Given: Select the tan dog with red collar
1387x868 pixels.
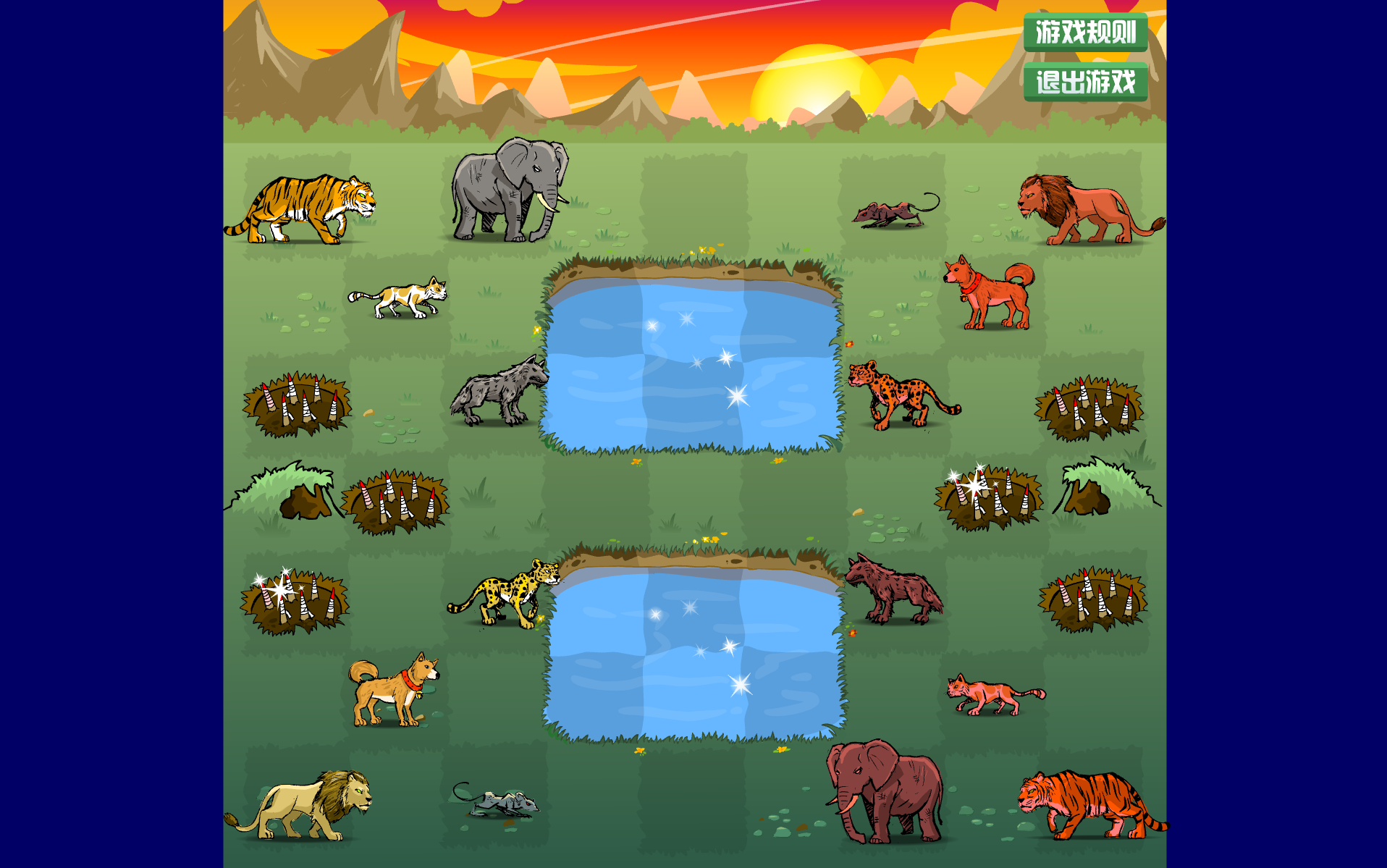Looking at the screenshot, I should click(x=395, y=690).
